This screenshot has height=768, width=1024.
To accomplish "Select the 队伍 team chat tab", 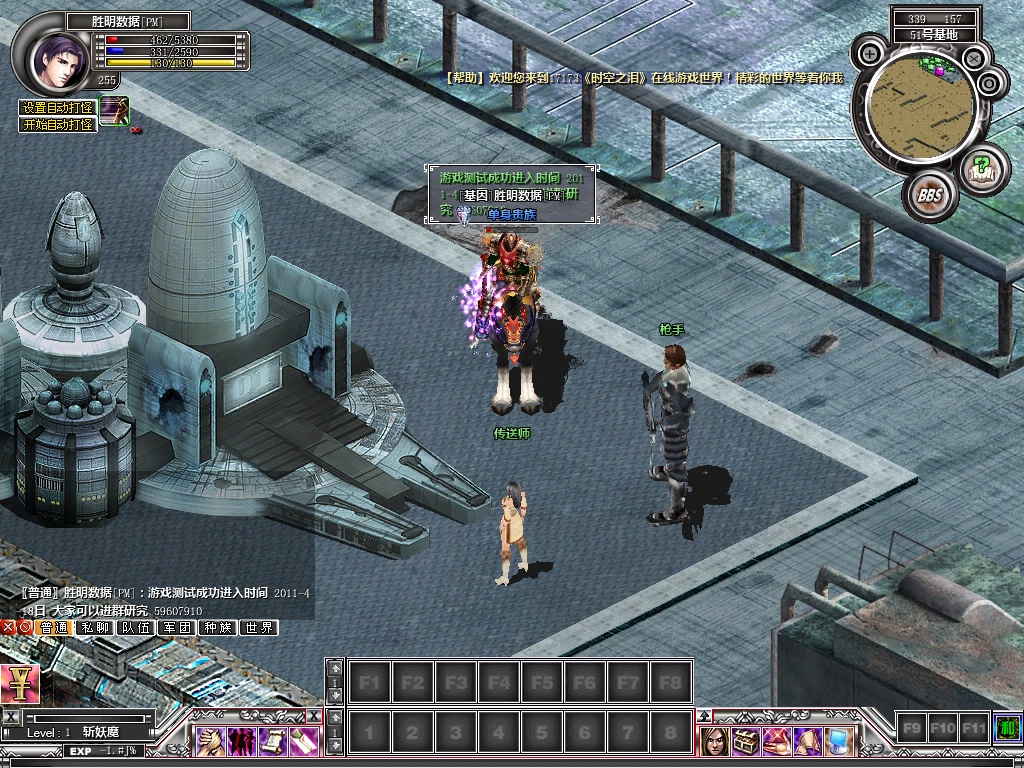I will click(x=136, y=628).
